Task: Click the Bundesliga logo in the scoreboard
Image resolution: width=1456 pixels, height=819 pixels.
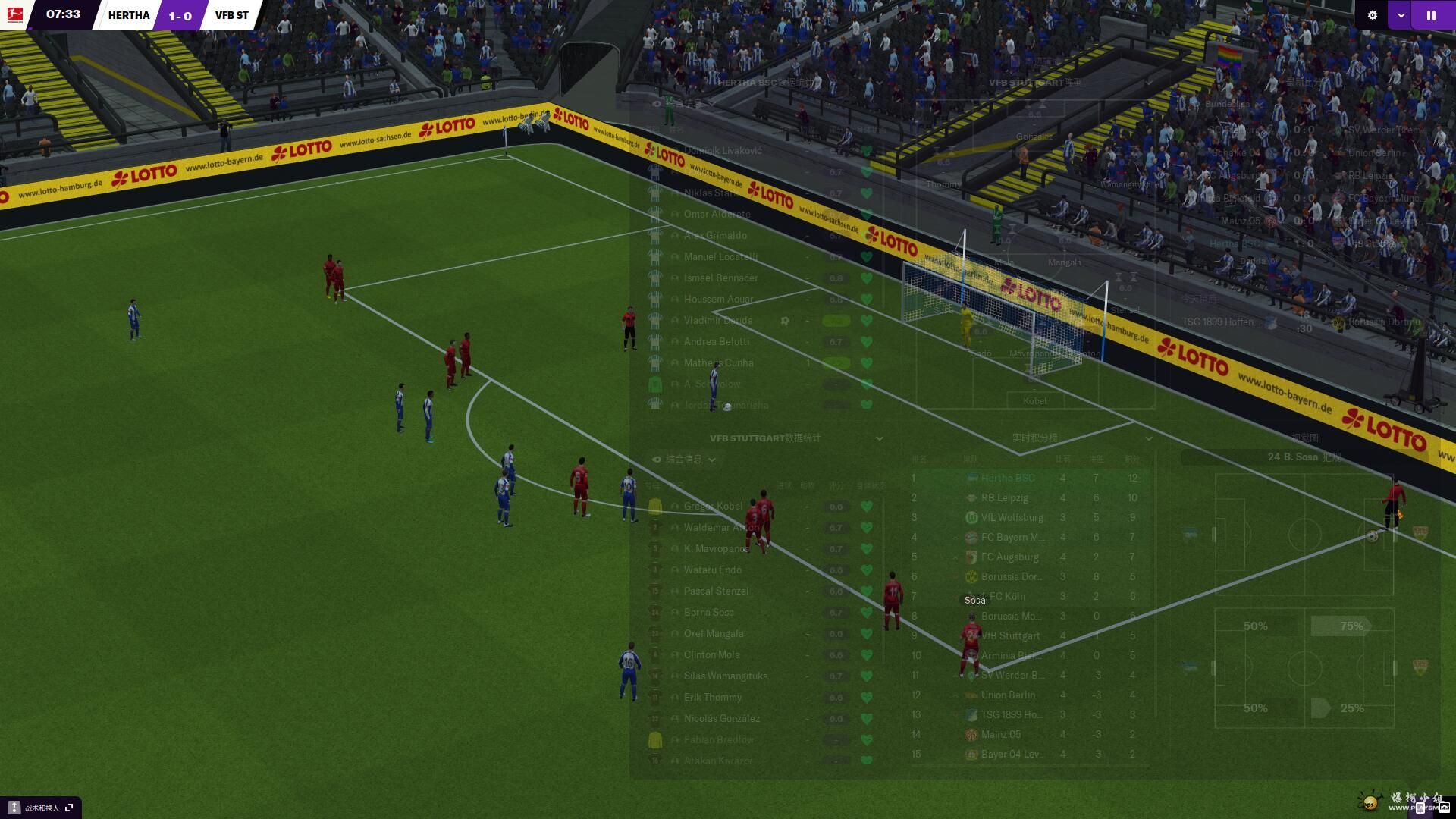Action: pos(14,14)
